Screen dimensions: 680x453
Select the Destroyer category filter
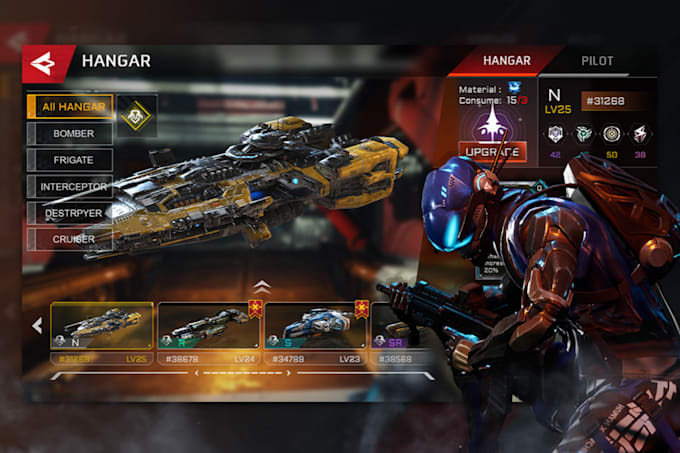coord(70,212)
